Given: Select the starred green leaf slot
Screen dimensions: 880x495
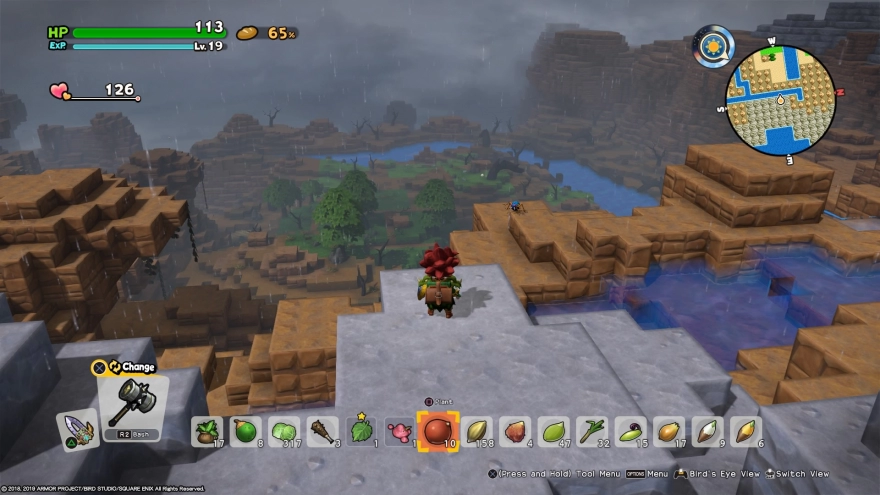Looking at the screenshot, I should (360, 431).
